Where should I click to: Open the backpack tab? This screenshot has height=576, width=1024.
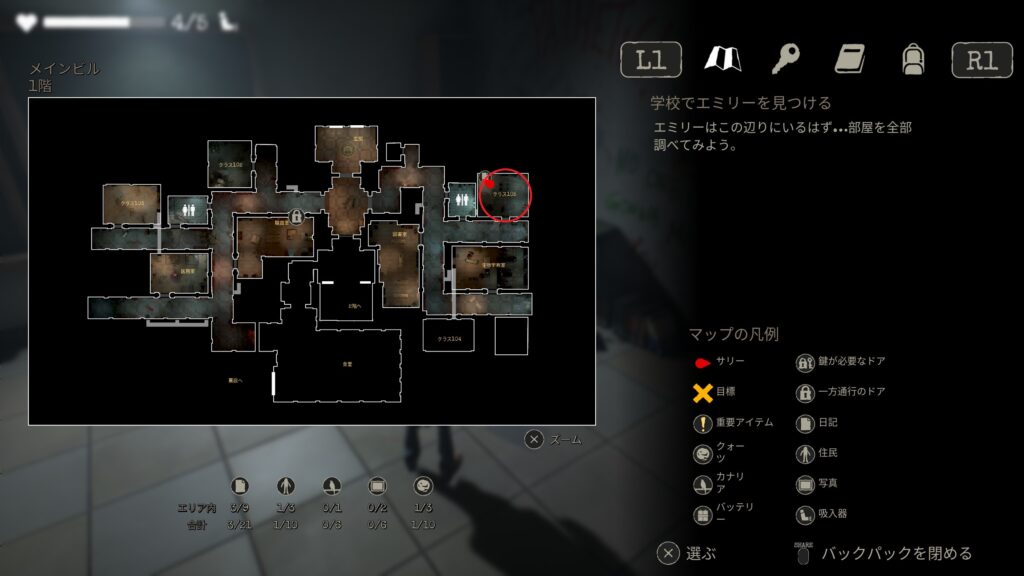click(911, 59)
